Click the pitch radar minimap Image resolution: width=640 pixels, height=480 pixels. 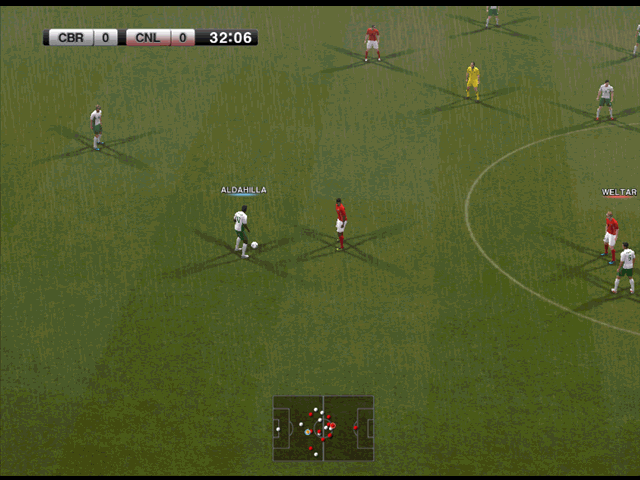323,428
